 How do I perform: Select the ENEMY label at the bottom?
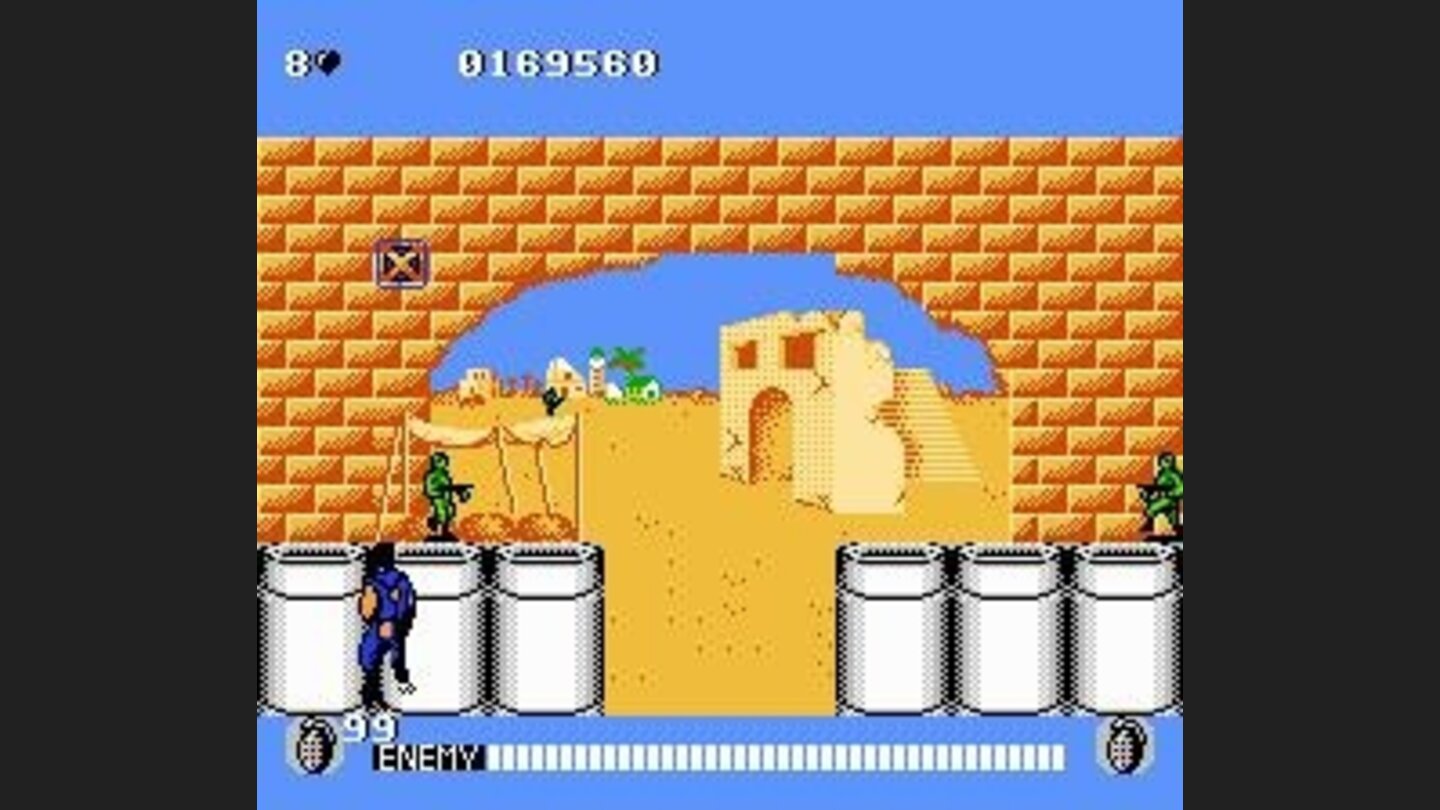424,757
